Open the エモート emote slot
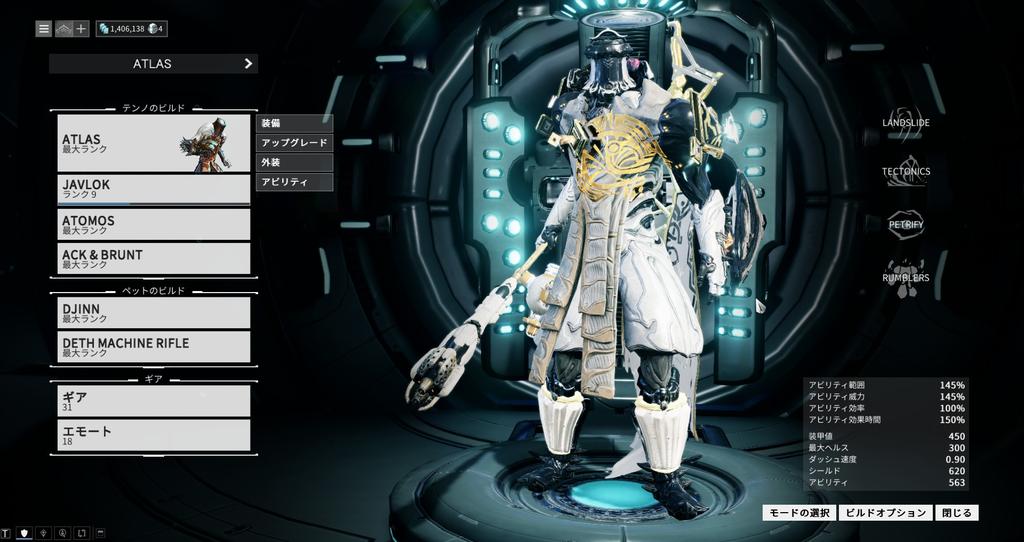1024x542 pixels. (x=153, y=435)
